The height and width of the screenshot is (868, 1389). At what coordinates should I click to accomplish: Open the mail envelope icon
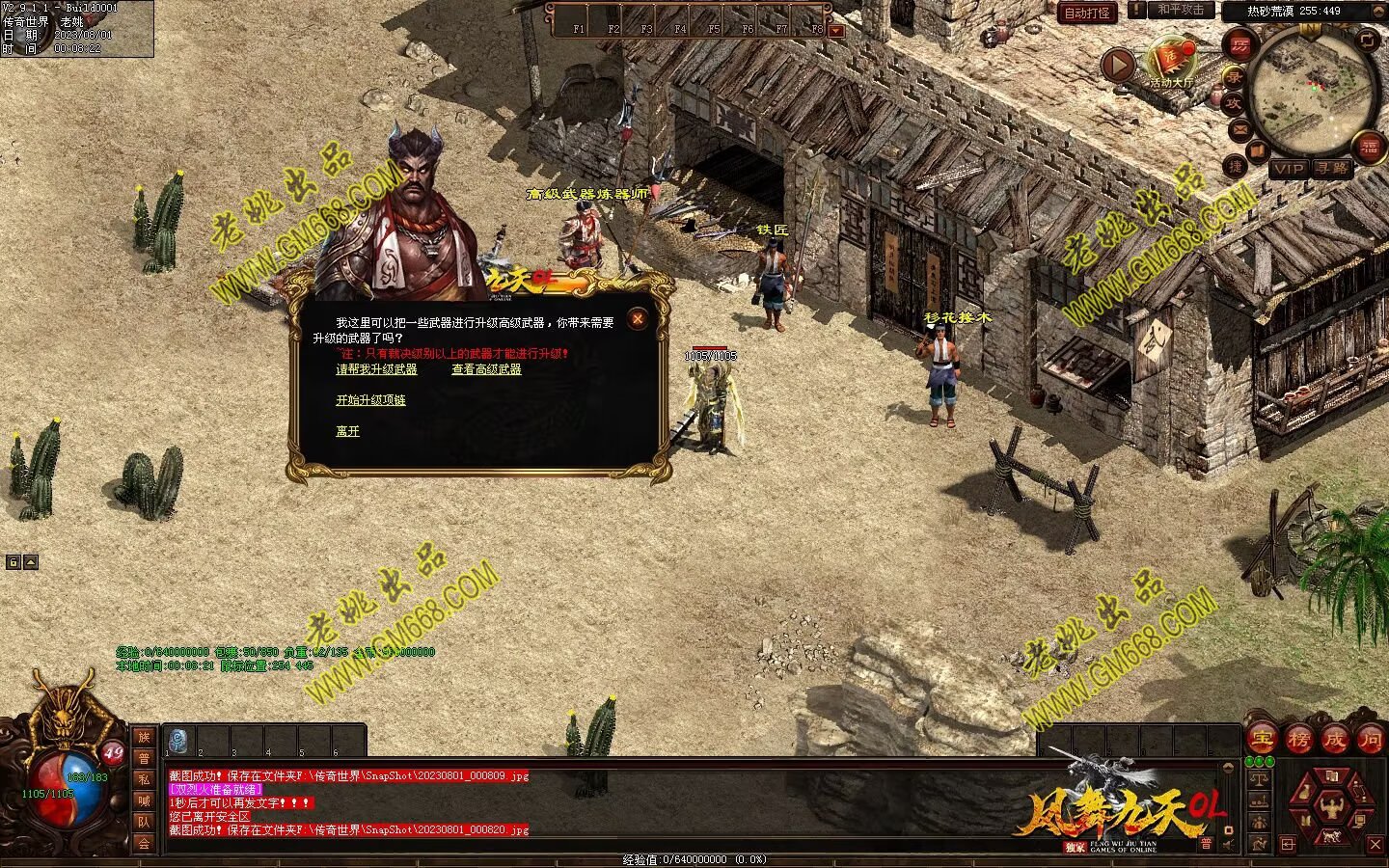coord(1239,129)
